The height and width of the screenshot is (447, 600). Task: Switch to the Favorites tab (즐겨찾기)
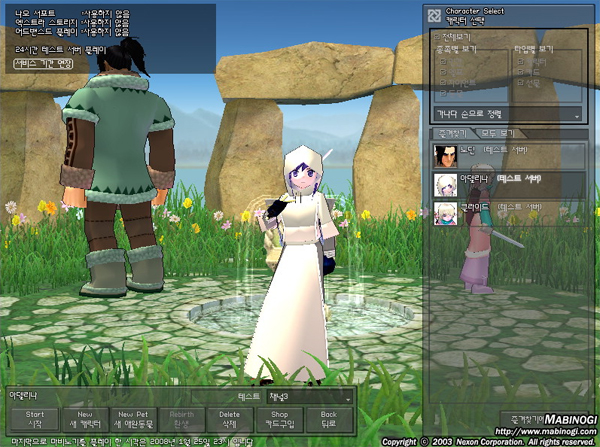[450, 133]
